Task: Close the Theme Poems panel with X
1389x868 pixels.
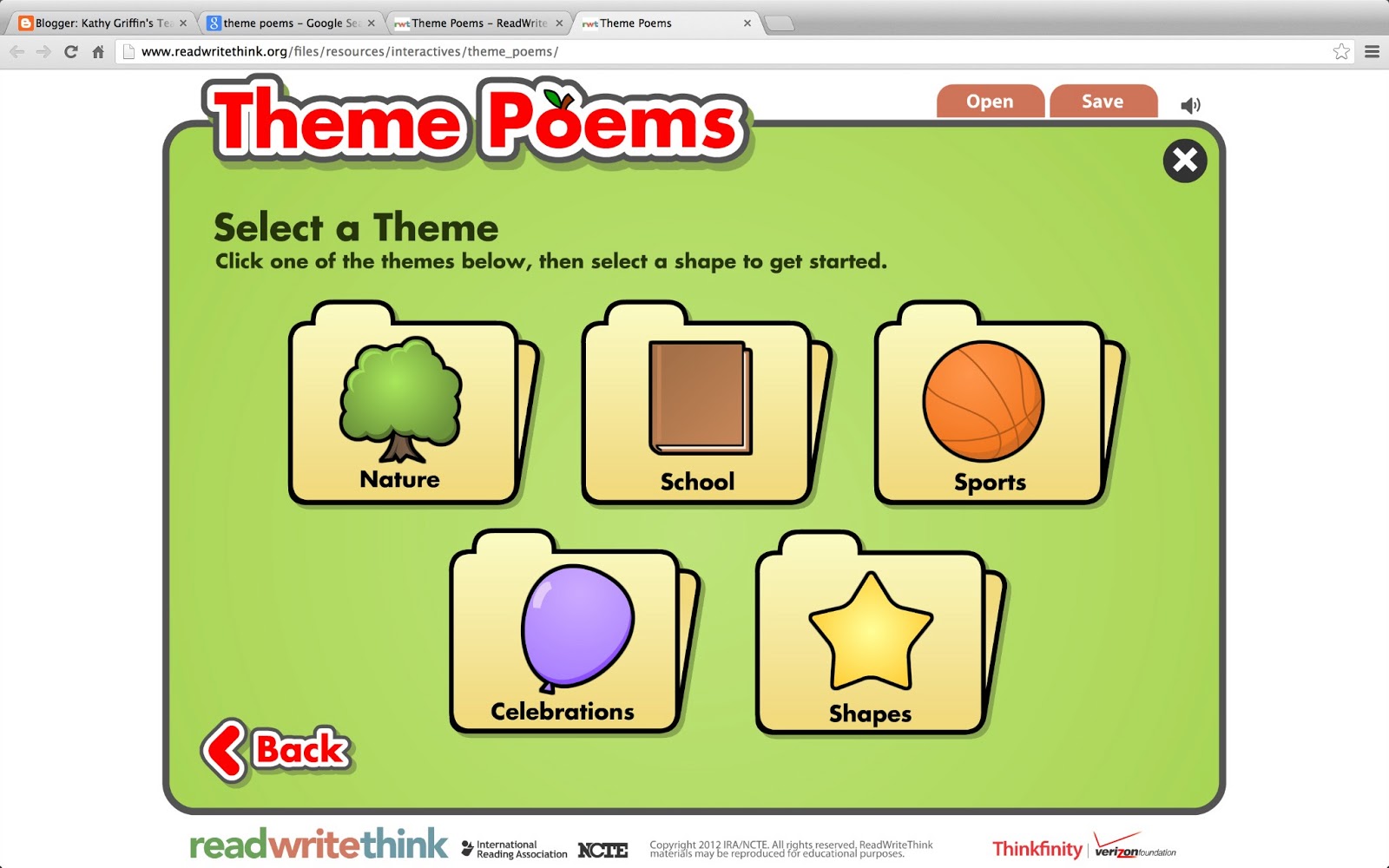Action: coord(1184,161)
